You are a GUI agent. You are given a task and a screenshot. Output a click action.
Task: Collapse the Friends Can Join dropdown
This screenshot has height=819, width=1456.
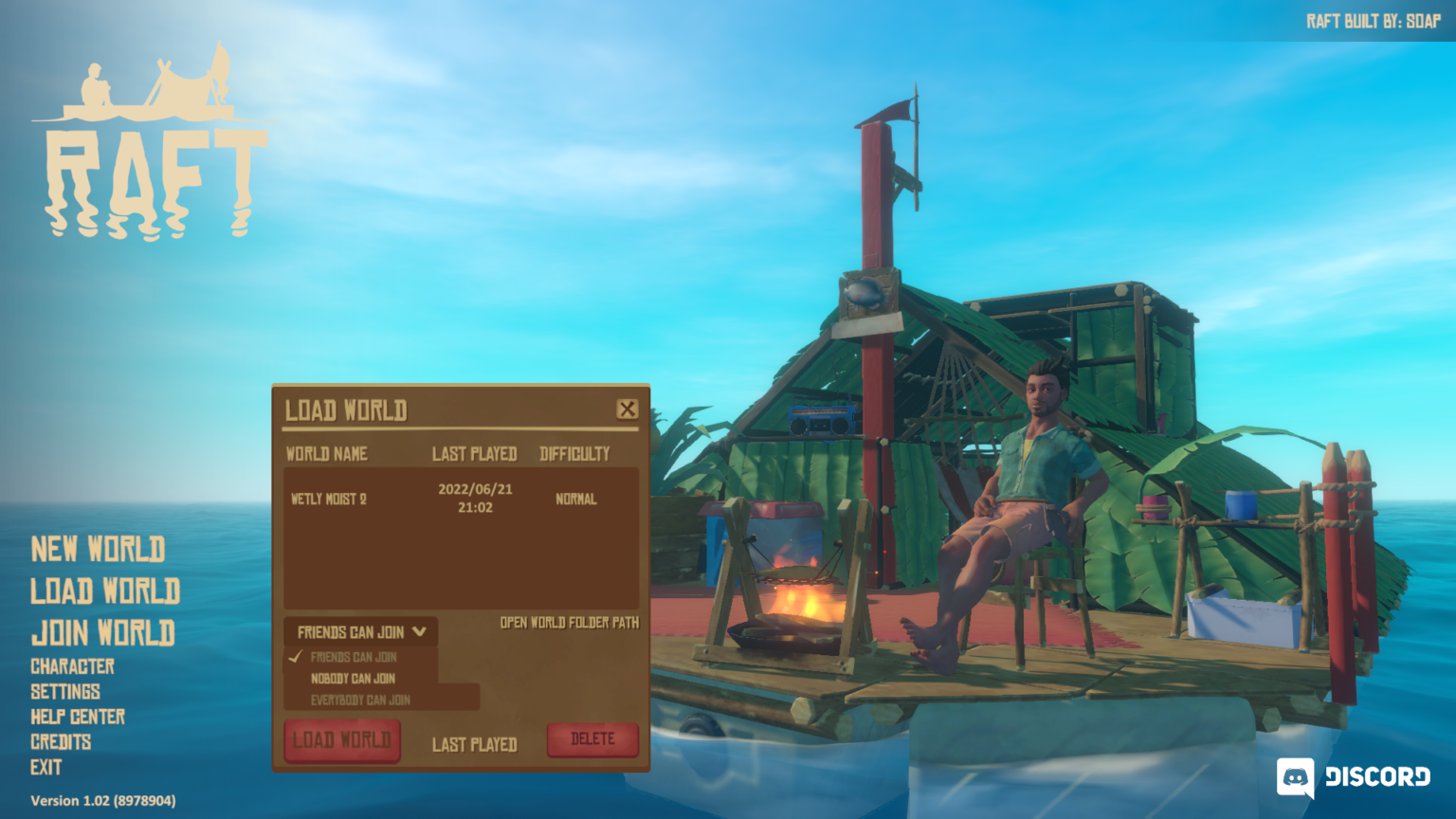[x=358, y=631]
